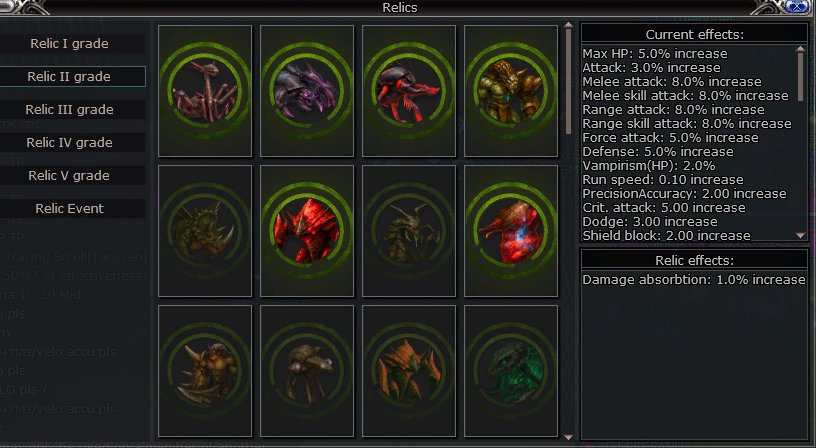Open the Relic I grade tab
This screenshot has height=448, width=816.
click(x=69, y=44)
